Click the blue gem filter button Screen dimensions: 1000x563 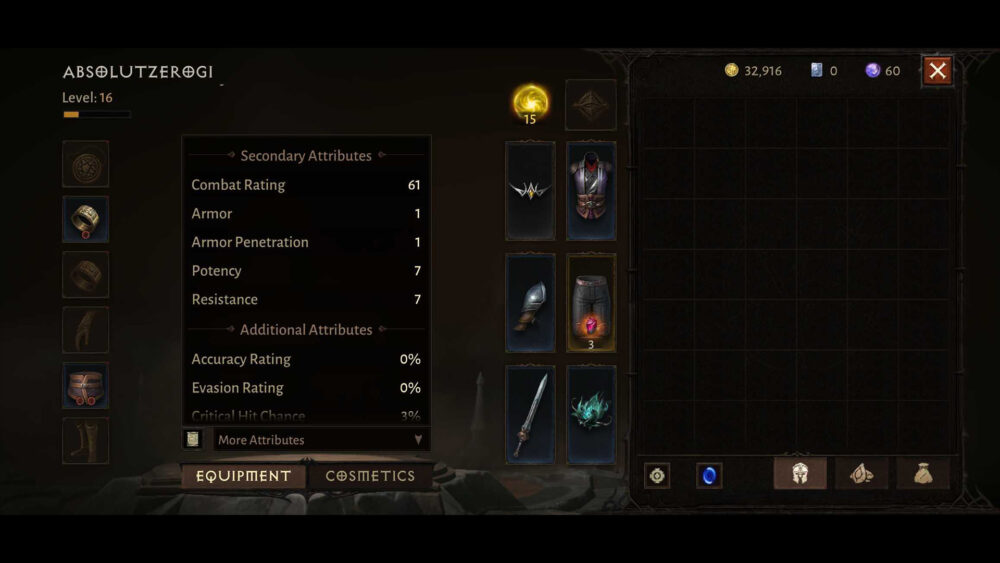click(x=709, y=475)
